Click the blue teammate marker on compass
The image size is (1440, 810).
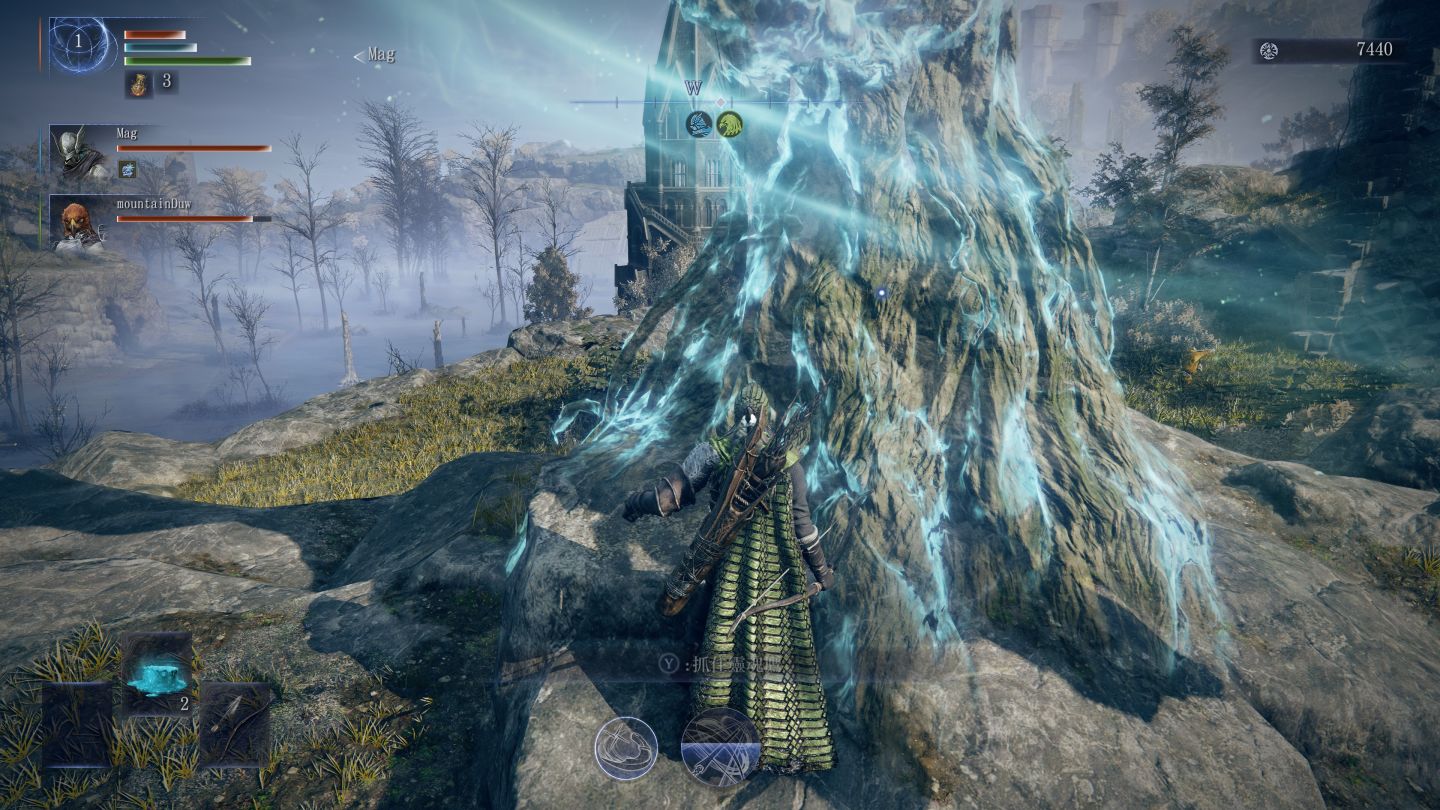click(x=699, y=125)
